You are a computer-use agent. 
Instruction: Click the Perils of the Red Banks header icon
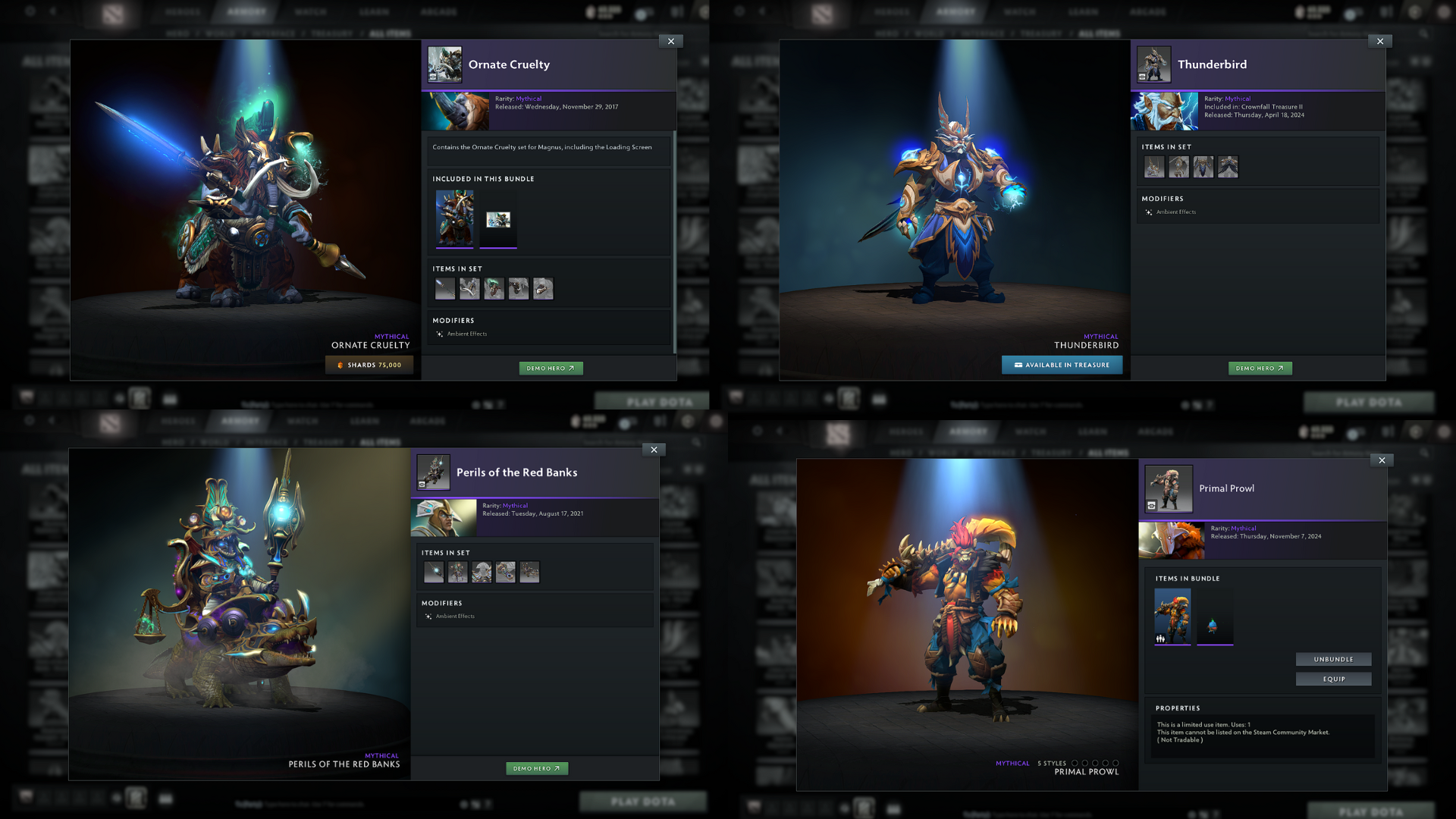(434, 472)
